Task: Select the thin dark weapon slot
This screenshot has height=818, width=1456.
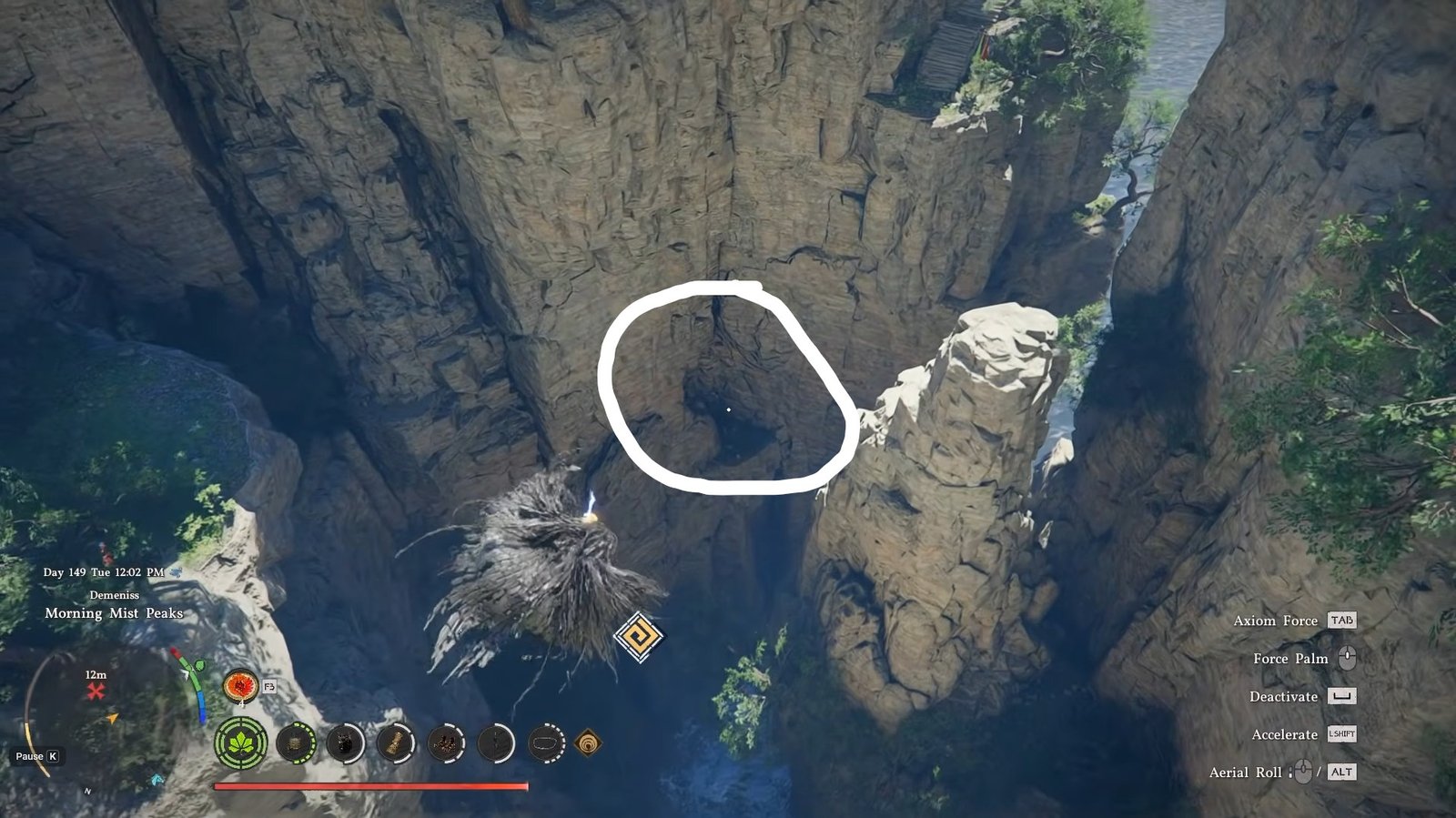Action: (495, 743)
